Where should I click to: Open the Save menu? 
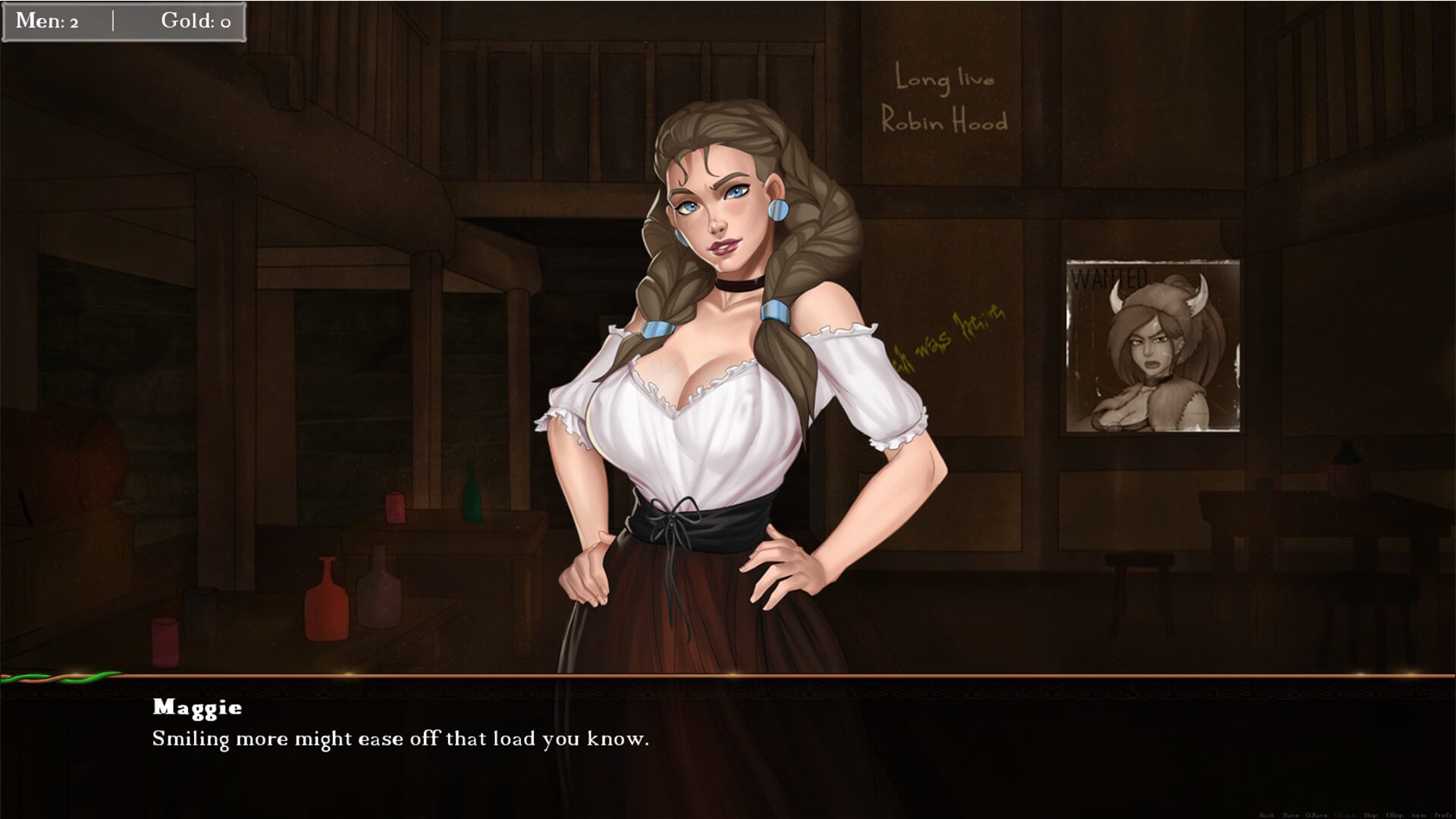point(1291,815)
